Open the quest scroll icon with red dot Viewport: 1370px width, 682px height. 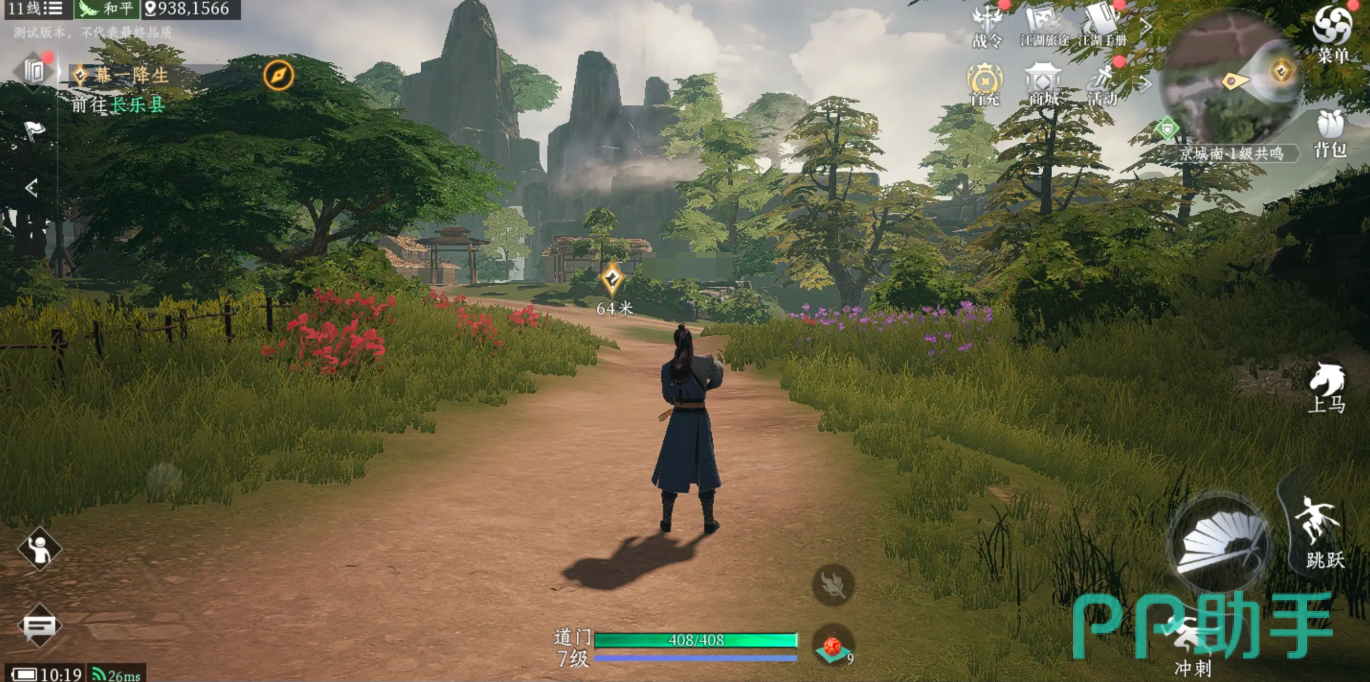point(34,70)
